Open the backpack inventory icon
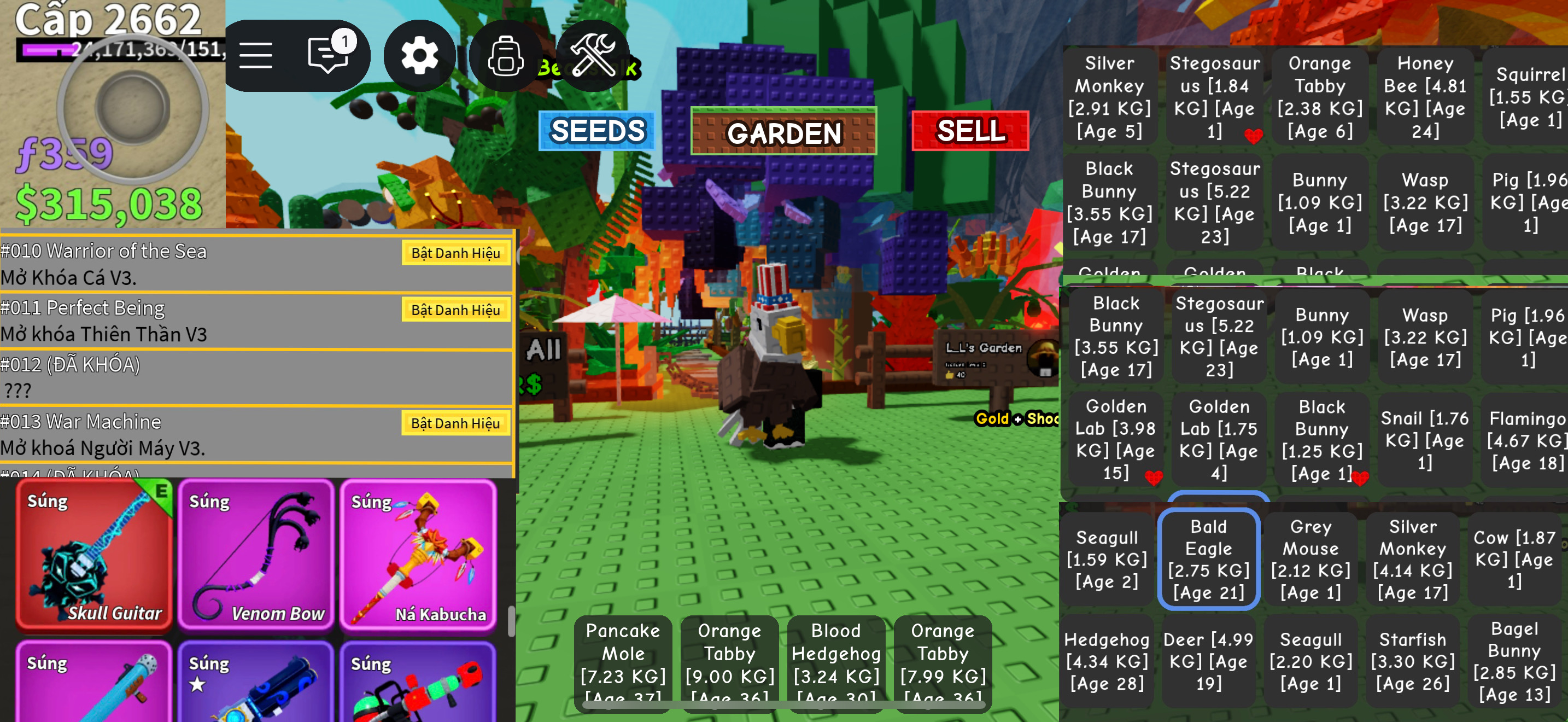 point(505,56)
